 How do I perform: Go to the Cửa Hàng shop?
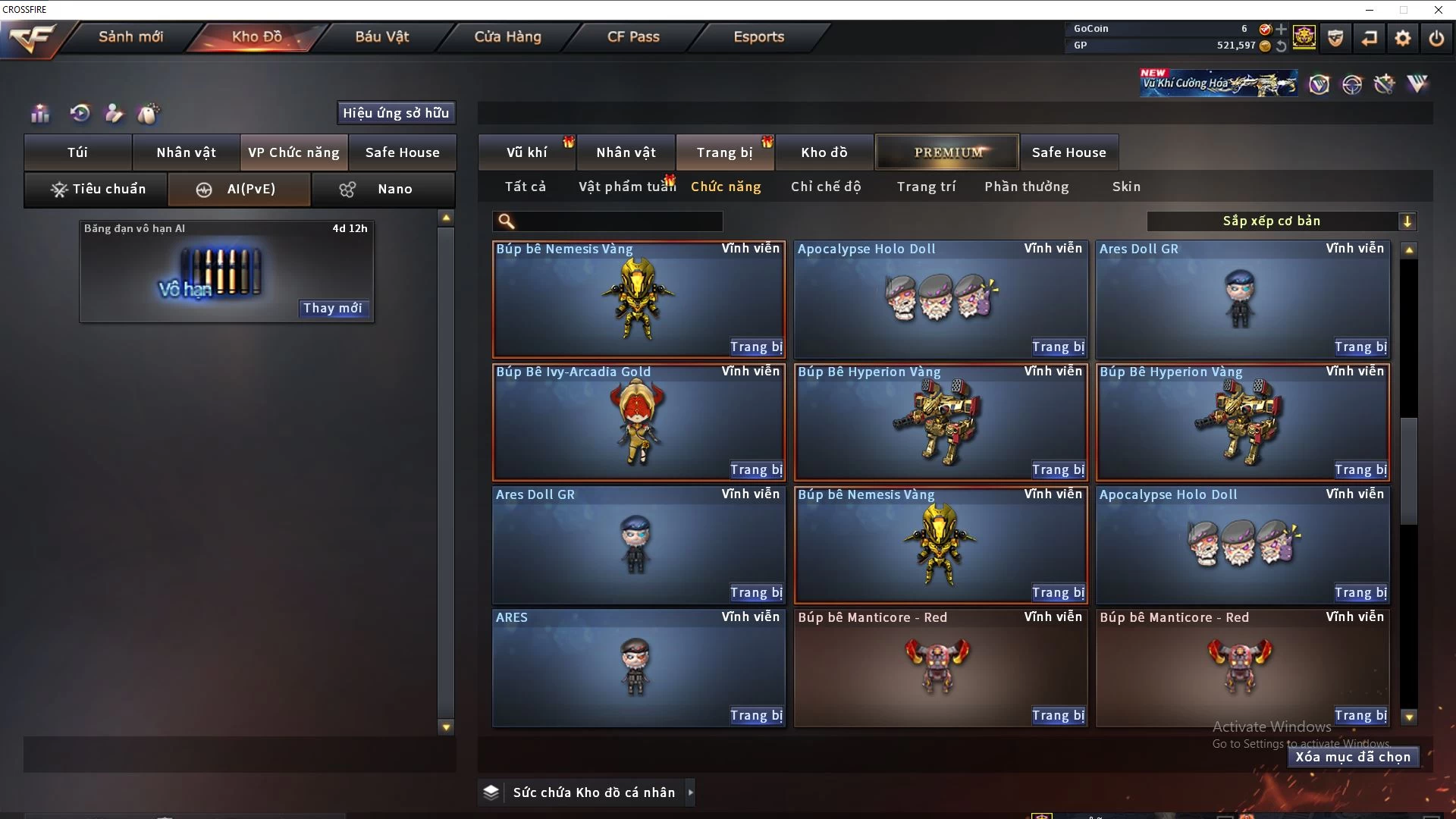point(507,36)
